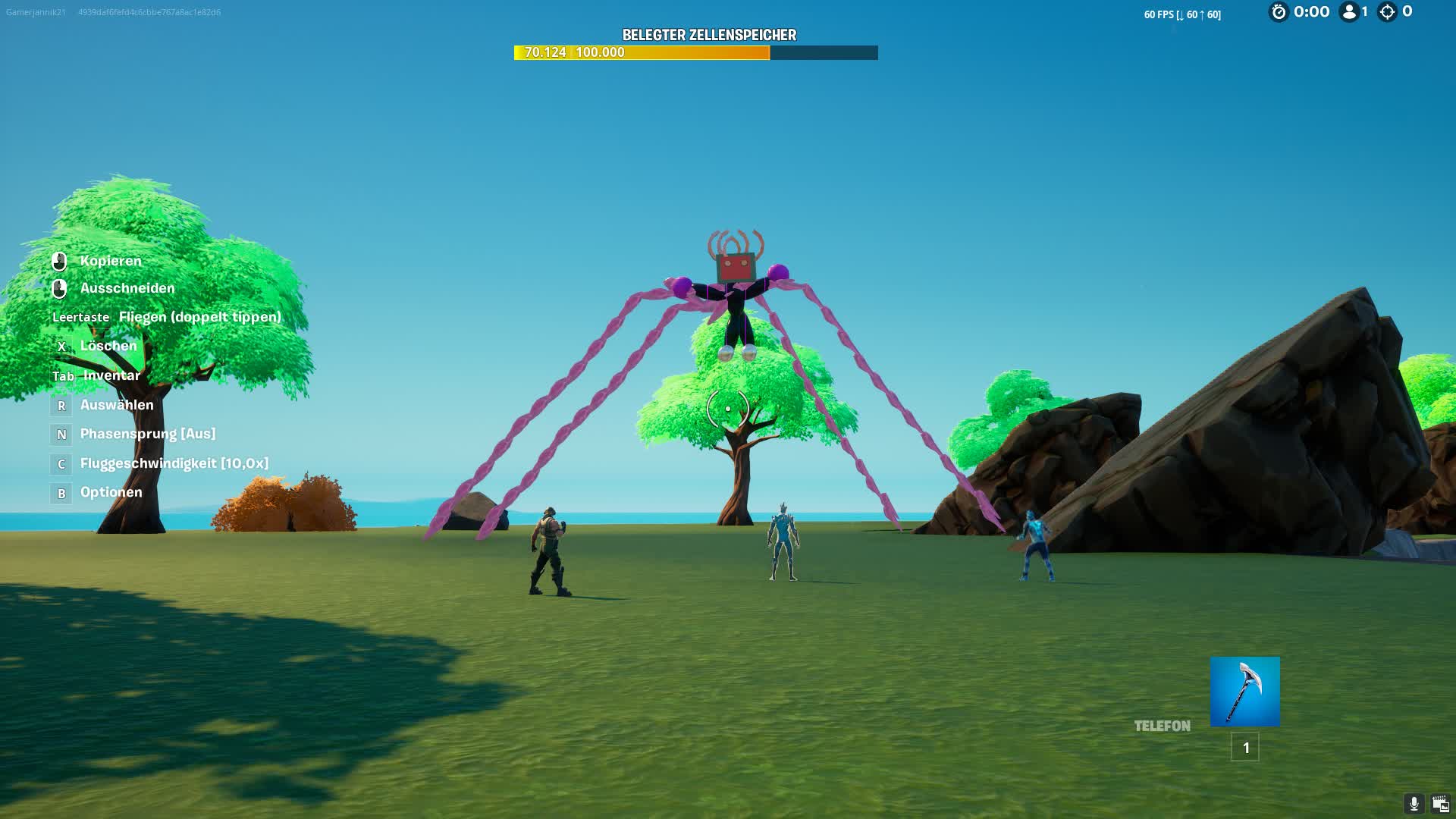Click the right mouse icon beside Ausschneiden

click(61, 288)
